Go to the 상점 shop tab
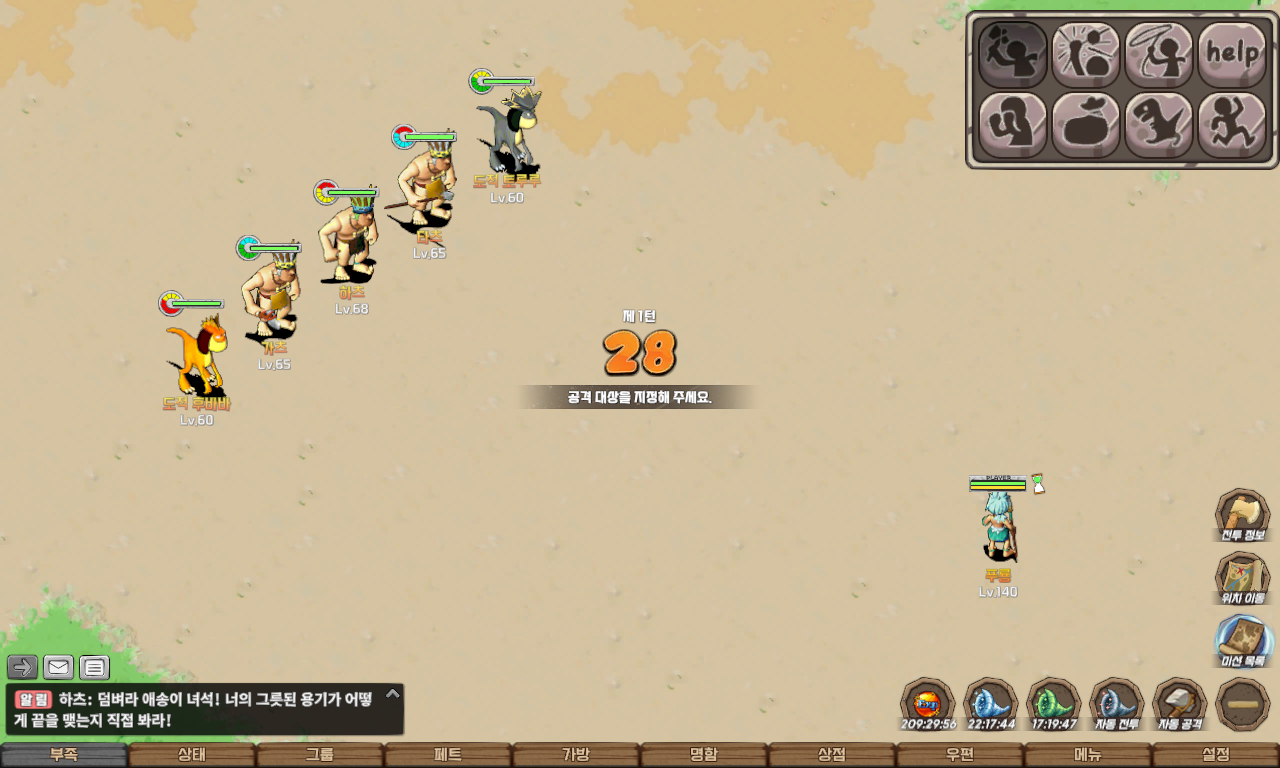The width and height of the screenshot is (1280, 768). [832, 755]
